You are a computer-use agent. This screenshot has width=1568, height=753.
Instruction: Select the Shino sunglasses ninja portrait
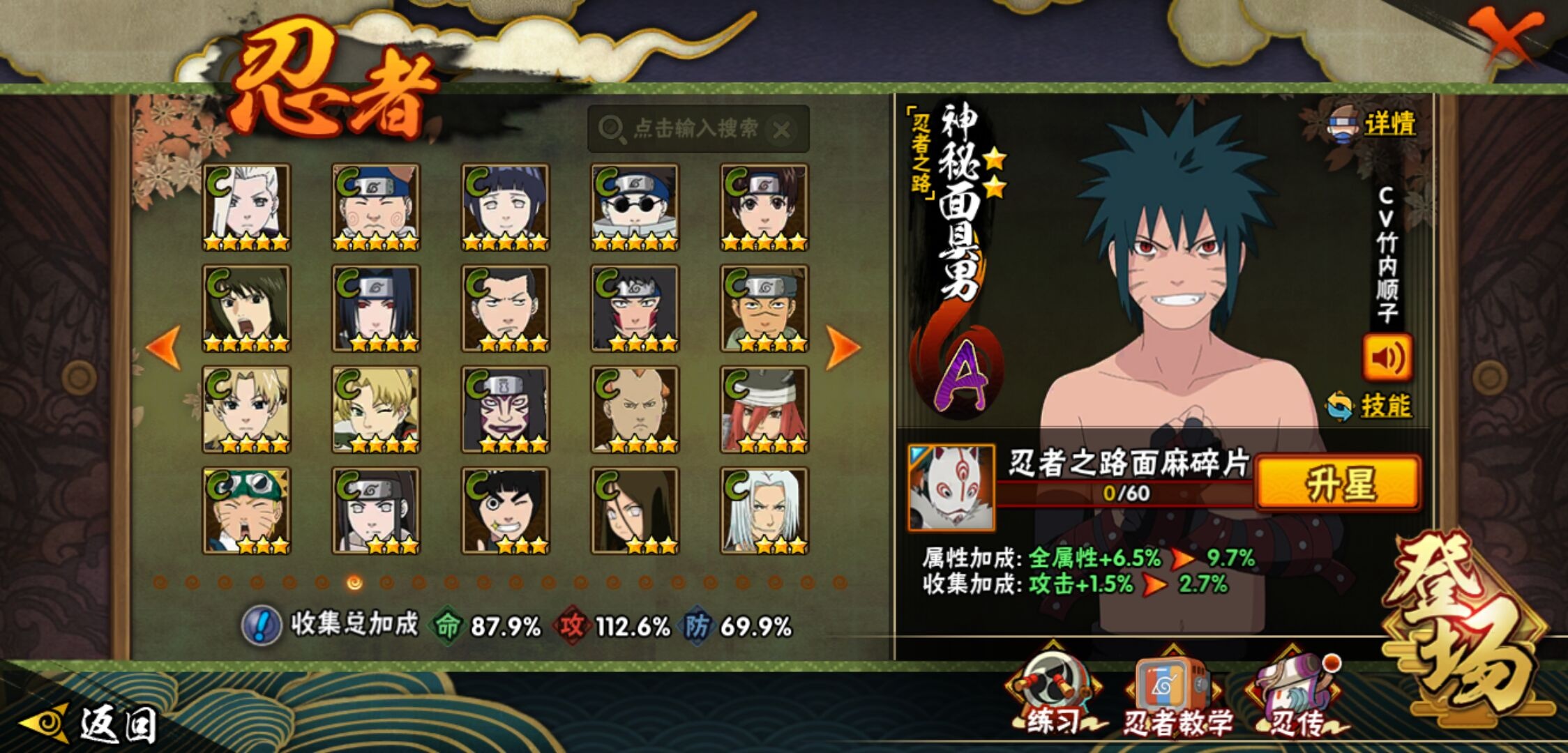635,207
